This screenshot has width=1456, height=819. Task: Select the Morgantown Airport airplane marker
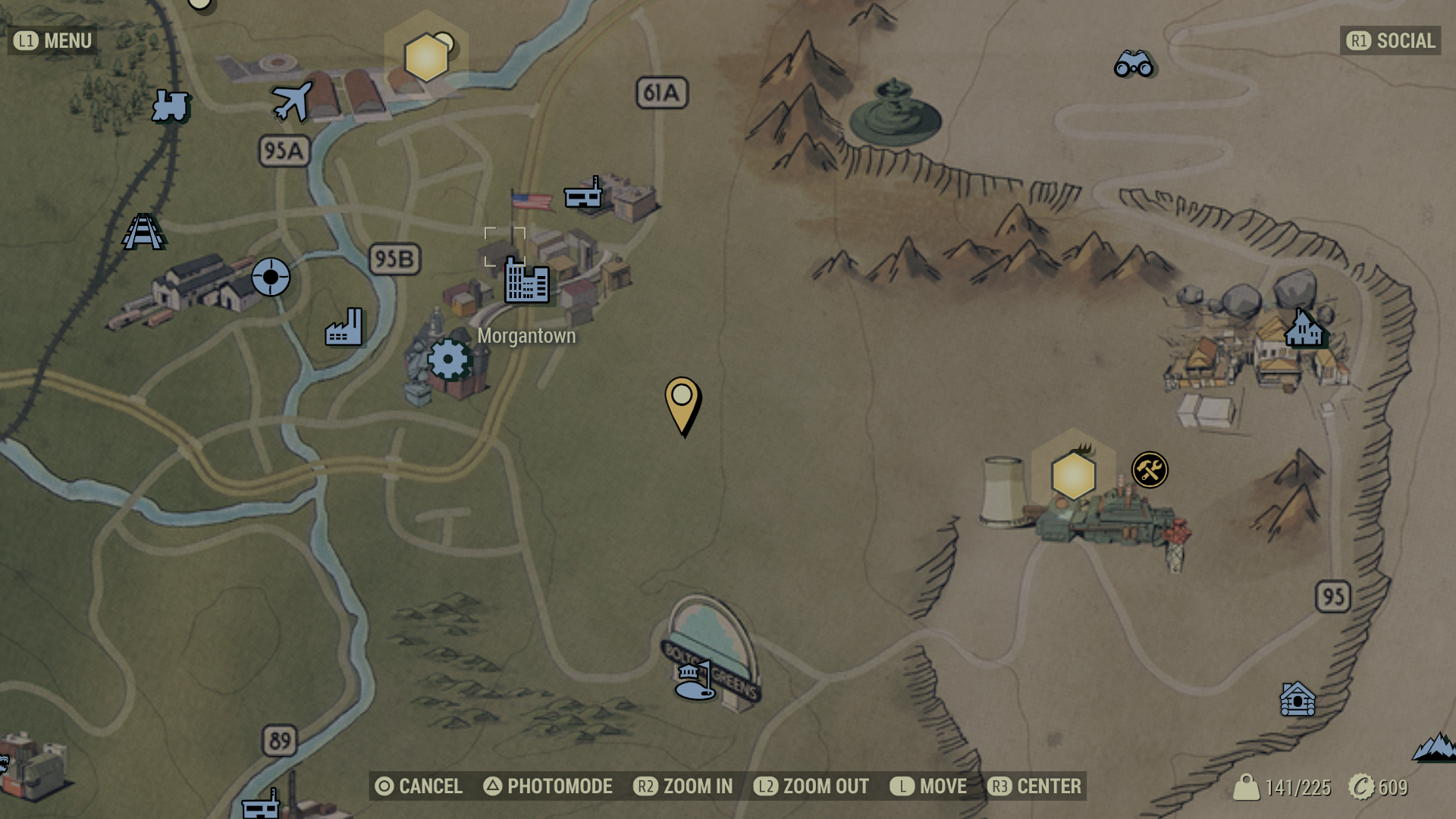coord(292,101)
